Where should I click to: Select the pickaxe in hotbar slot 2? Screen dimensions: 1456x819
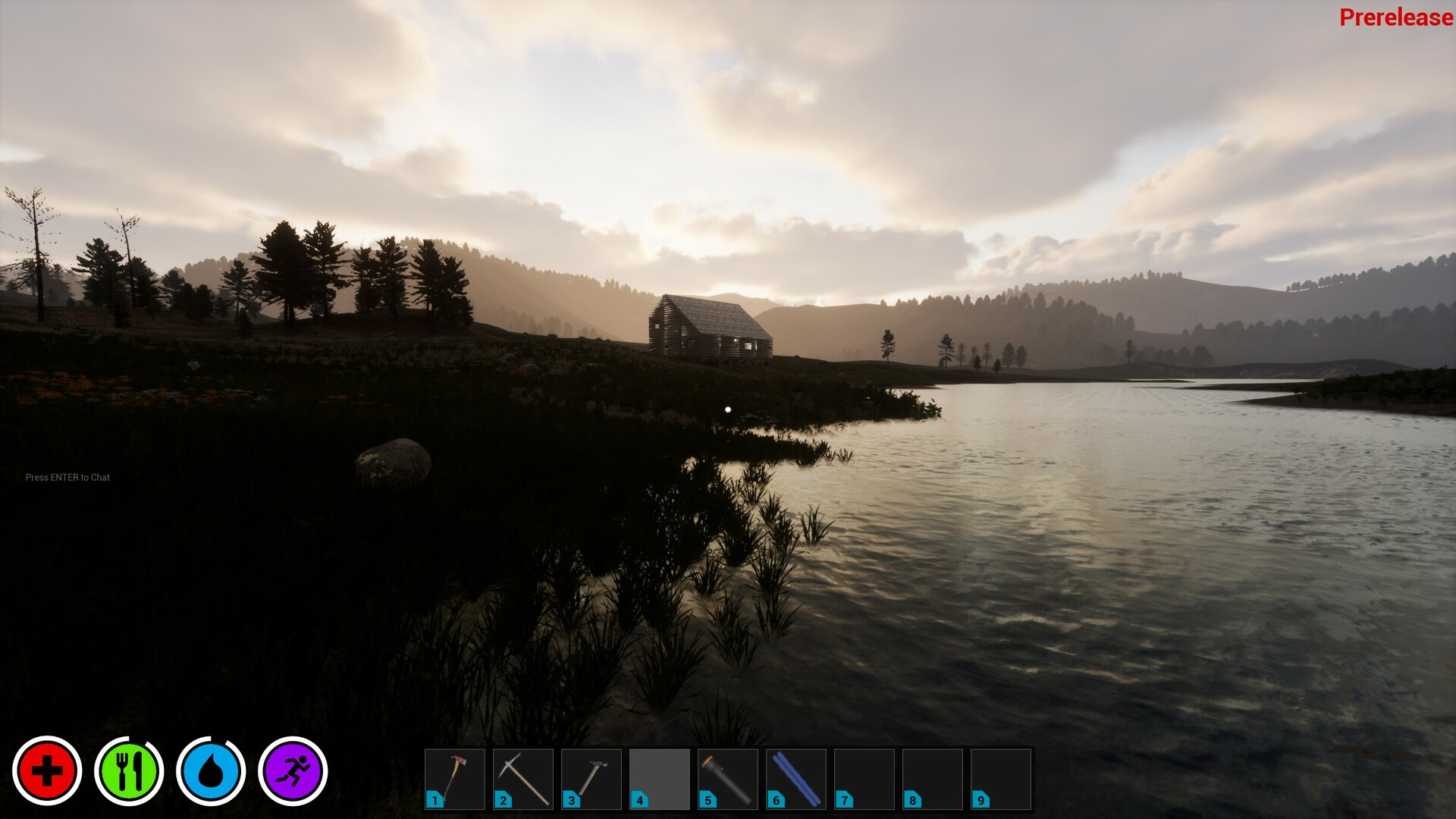pyautogui.click(x=523, y=778)
